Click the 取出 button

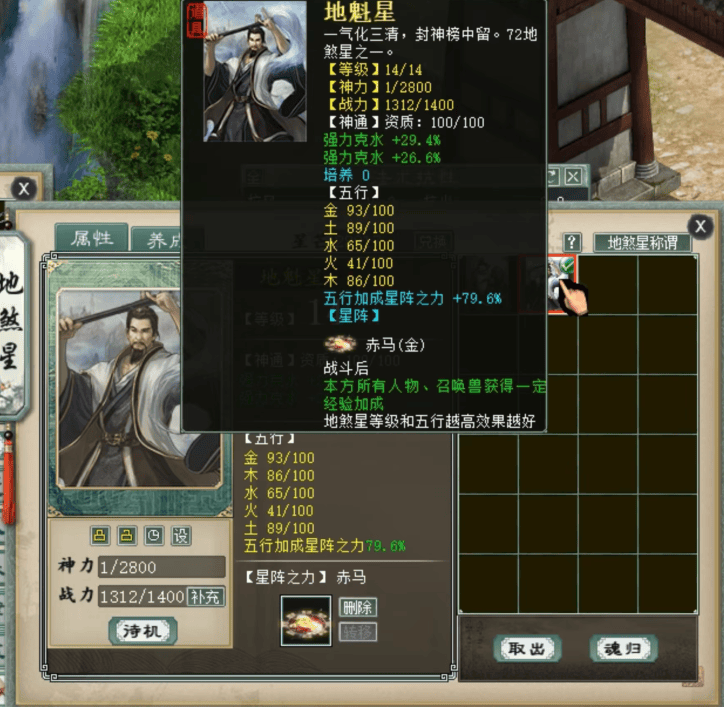[x=527, y=648]
